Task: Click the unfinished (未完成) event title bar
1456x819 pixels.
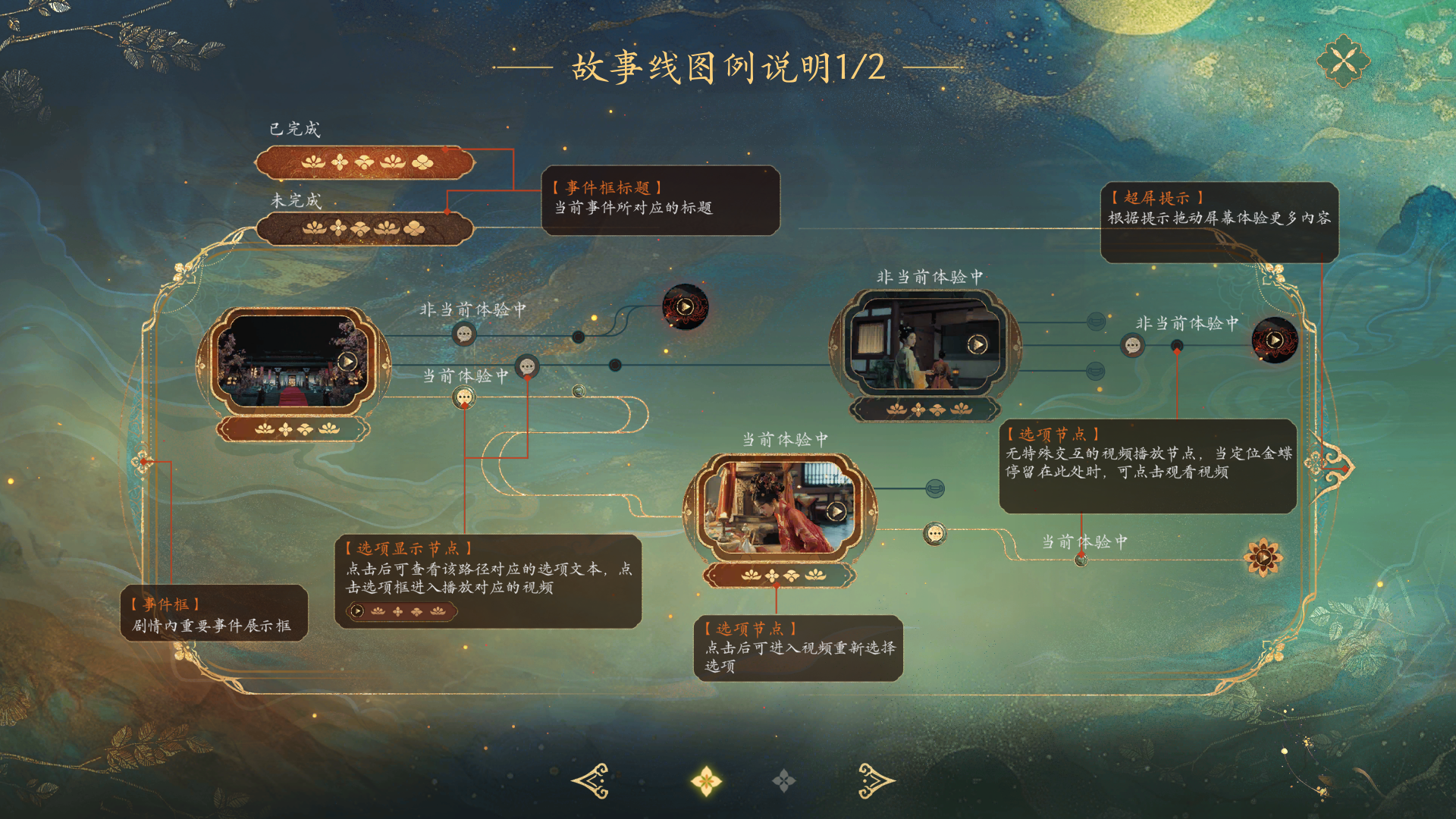Action: click(364, 228)
